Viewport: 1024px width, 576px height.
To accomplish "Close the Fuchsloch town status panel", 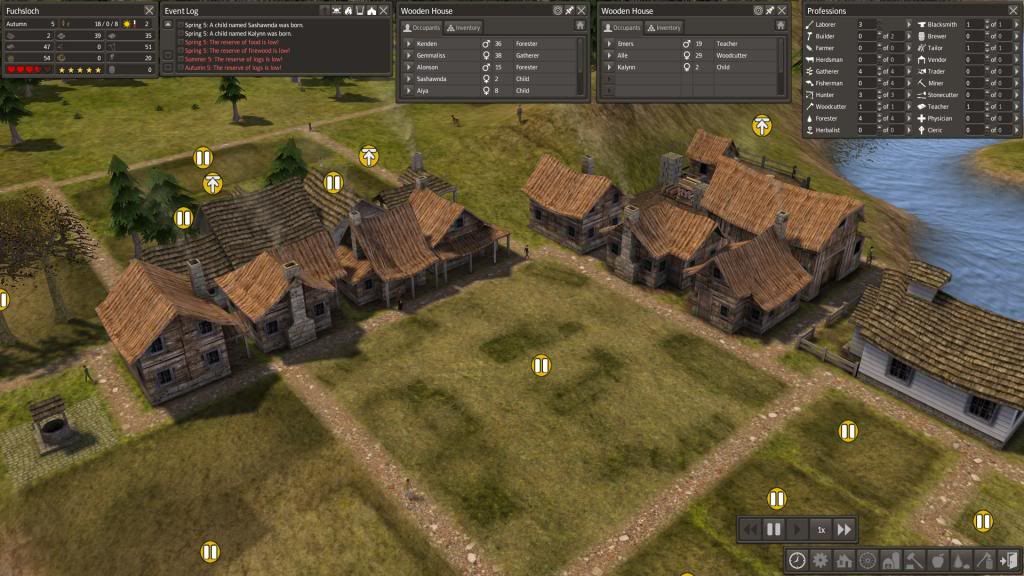I will pos(148,10).
